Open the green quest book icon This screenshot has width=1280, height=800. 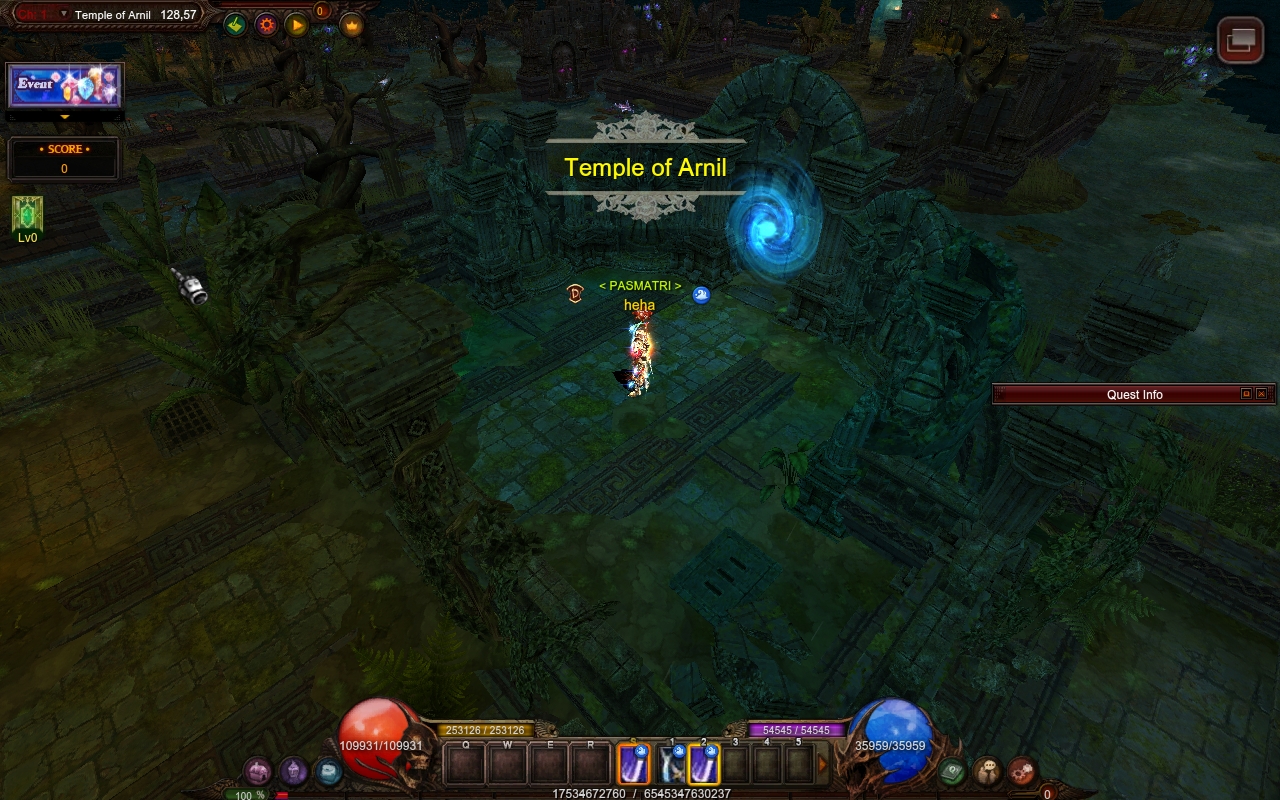952,771
